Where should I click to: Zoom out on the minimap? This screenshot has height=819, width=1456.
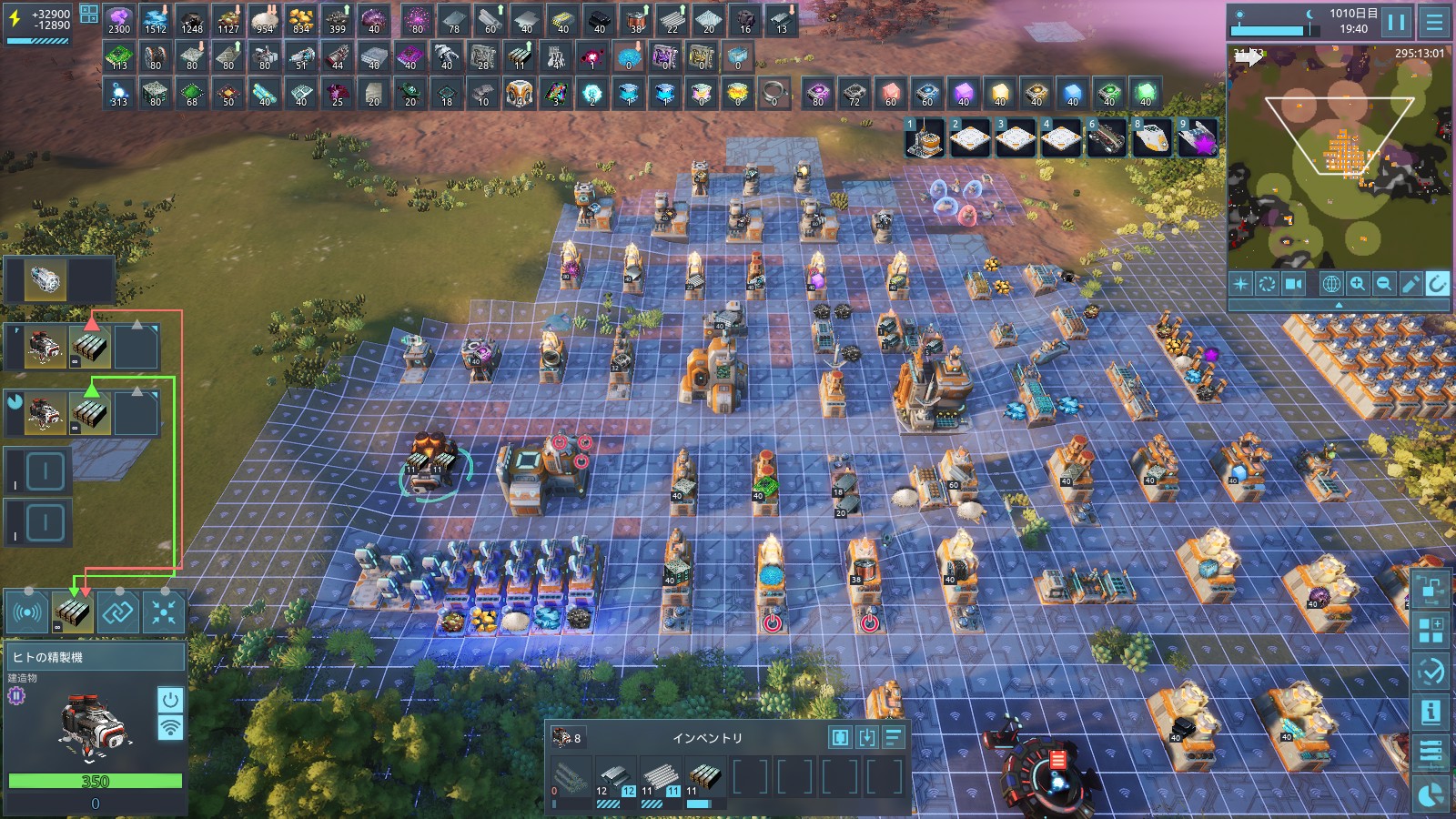click(1383, 284)
